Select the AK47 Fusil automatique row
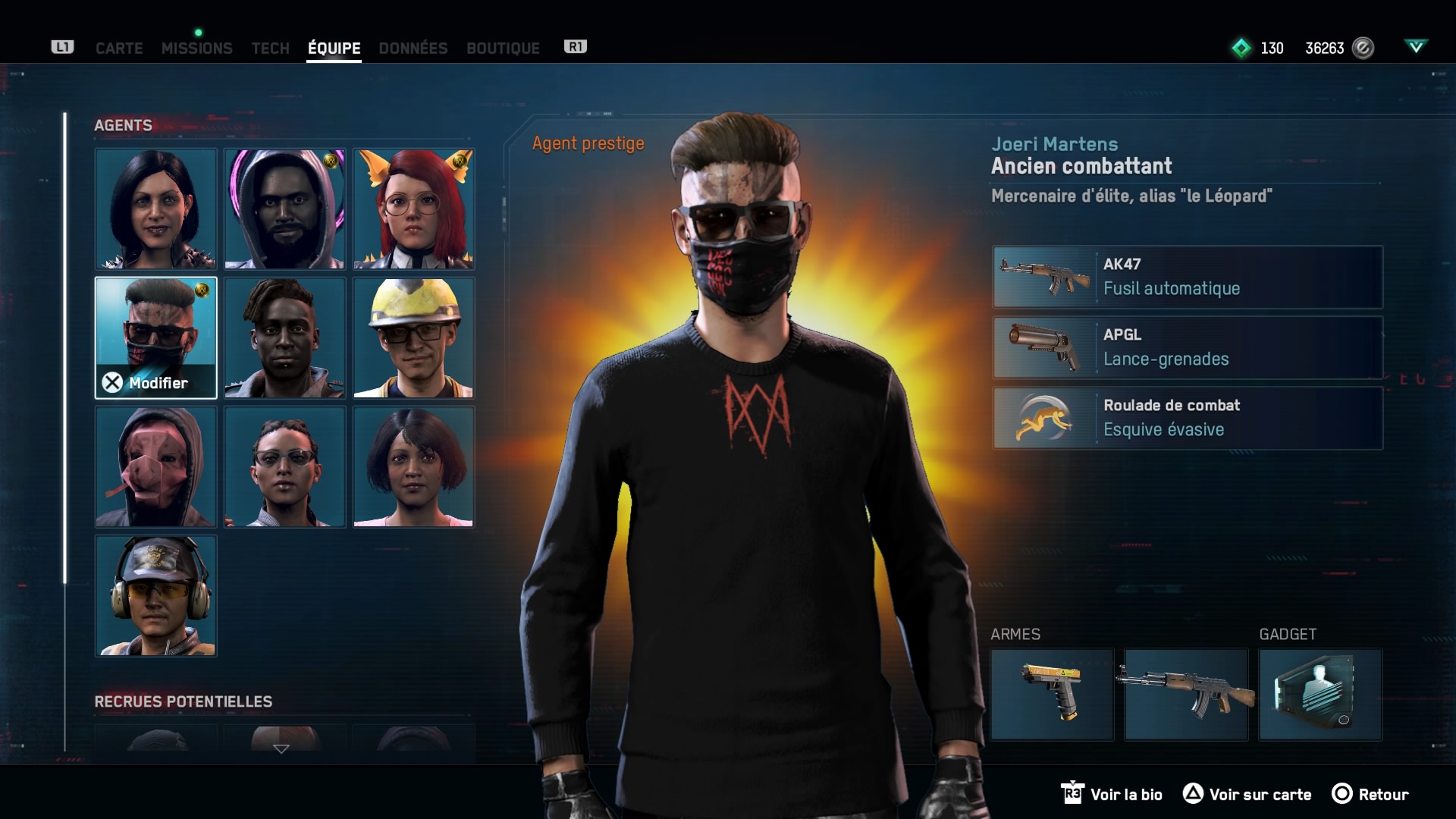Screen dimensions: 1456x819 tap(1188, 277)
